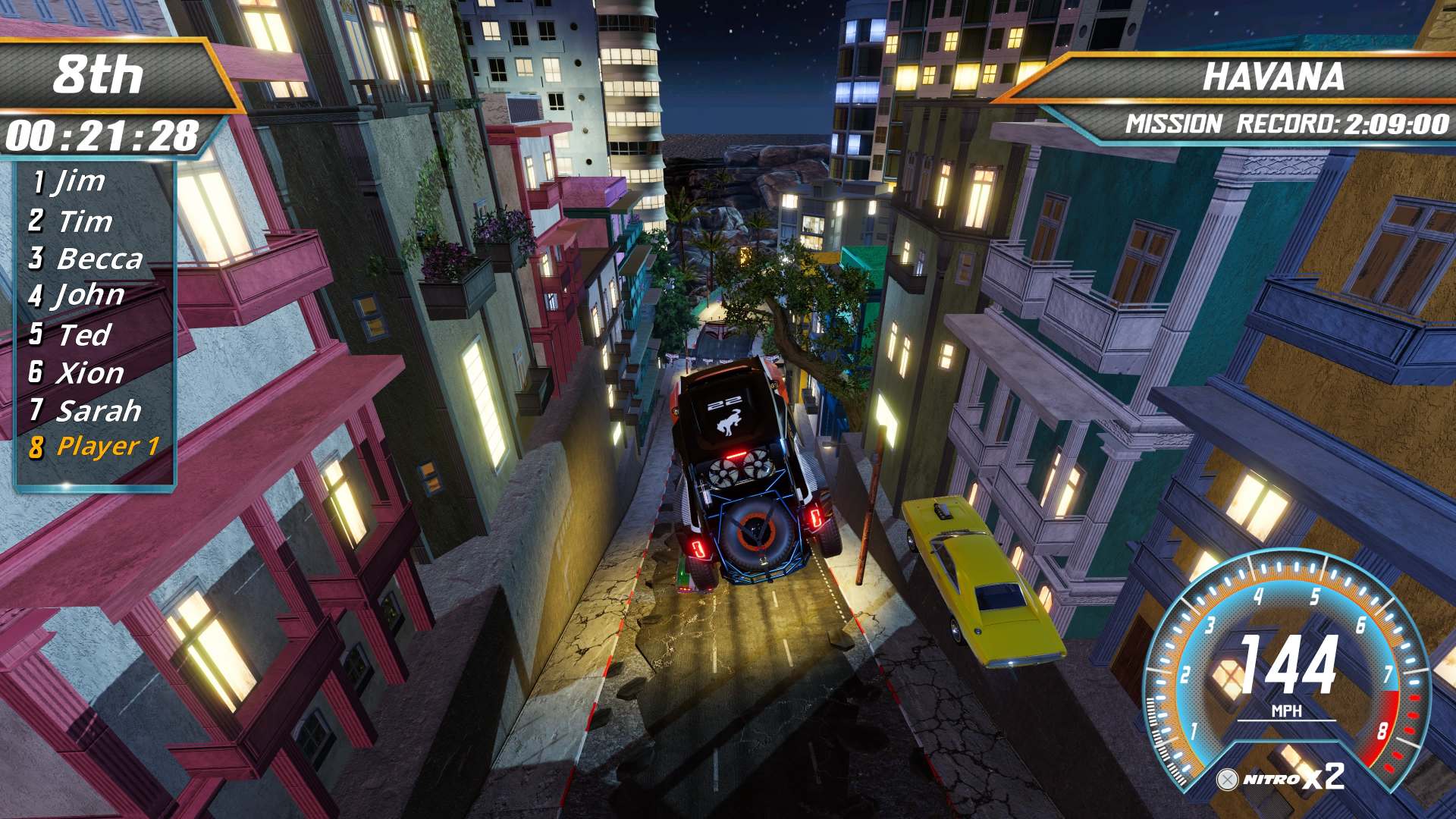Viewport: 1456px width, 819px height.
Task: Activate the Nitro boost indicator
Action: click(1282, 778)
